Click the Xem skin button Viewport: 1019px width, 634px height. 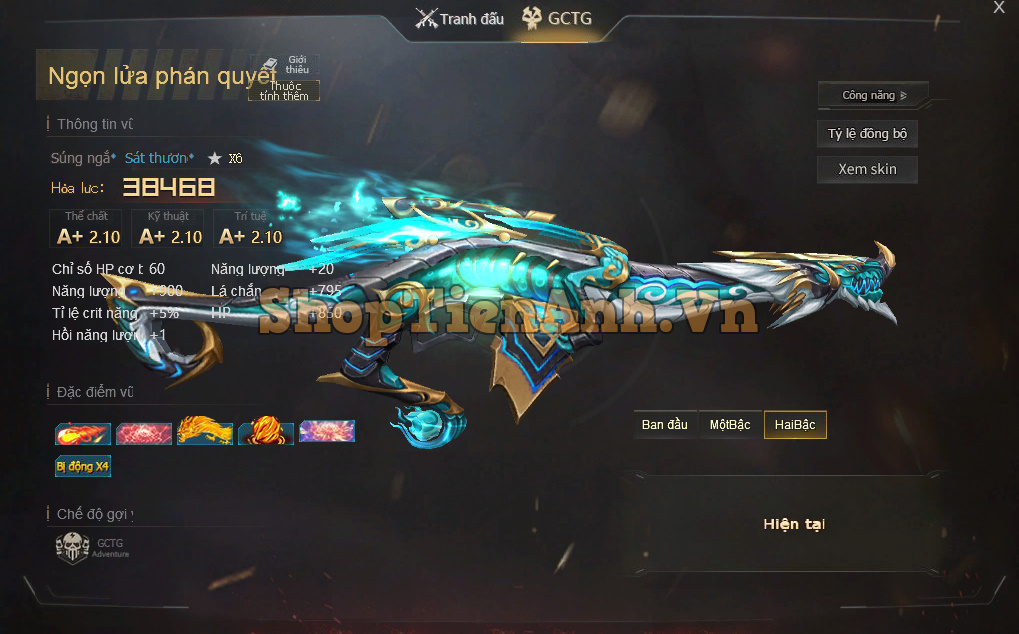click(867, 169)
